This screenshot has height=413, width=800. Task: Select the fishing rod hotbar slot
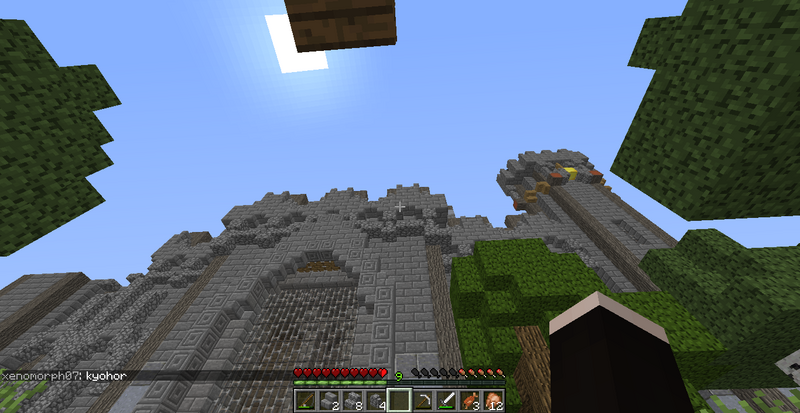point(305,401)
